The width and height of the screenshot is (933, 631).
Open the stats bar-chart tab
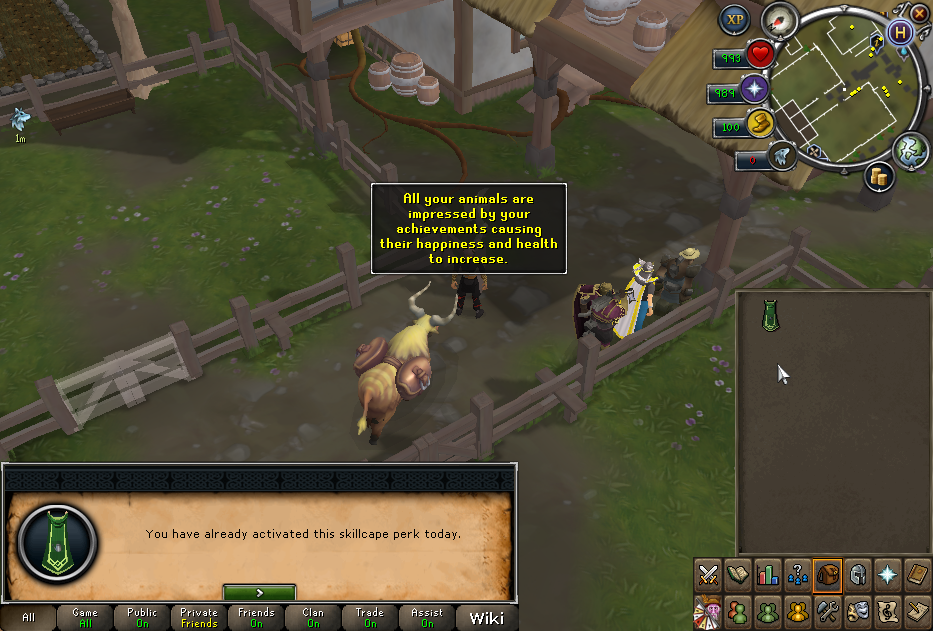coord(768,574)
